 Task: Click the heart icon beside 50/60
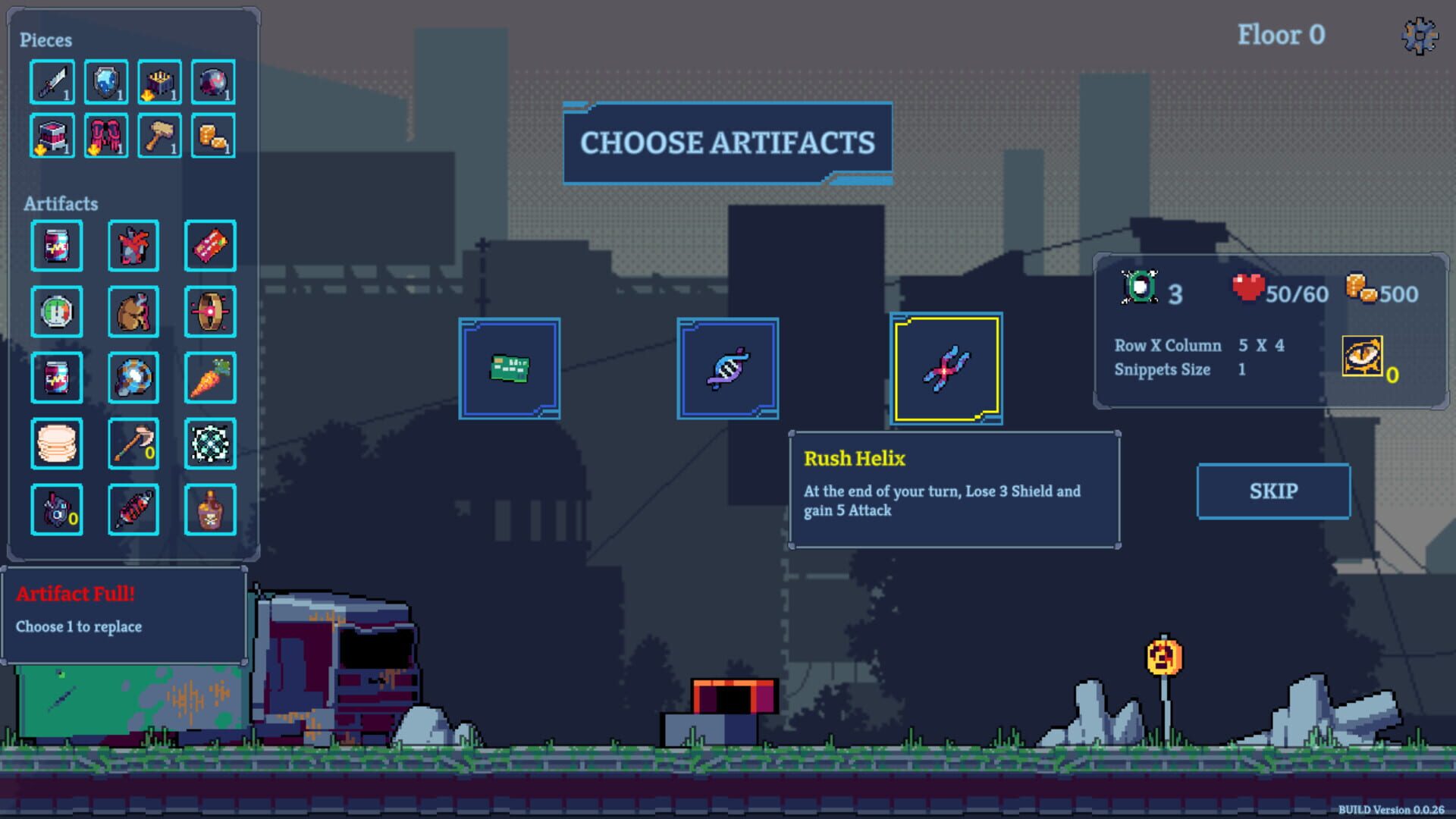[1250, 290]
